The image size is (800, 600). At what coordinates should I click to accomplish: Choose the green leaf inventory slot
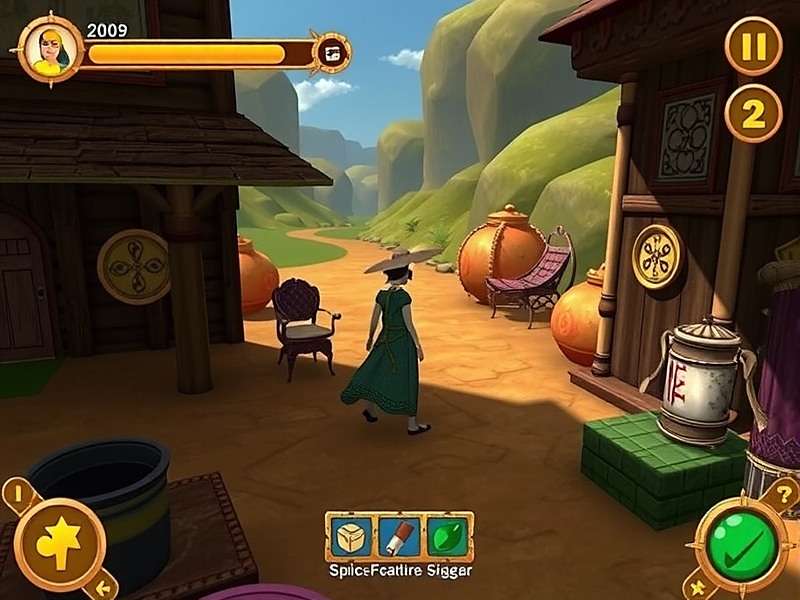point(447,537)
